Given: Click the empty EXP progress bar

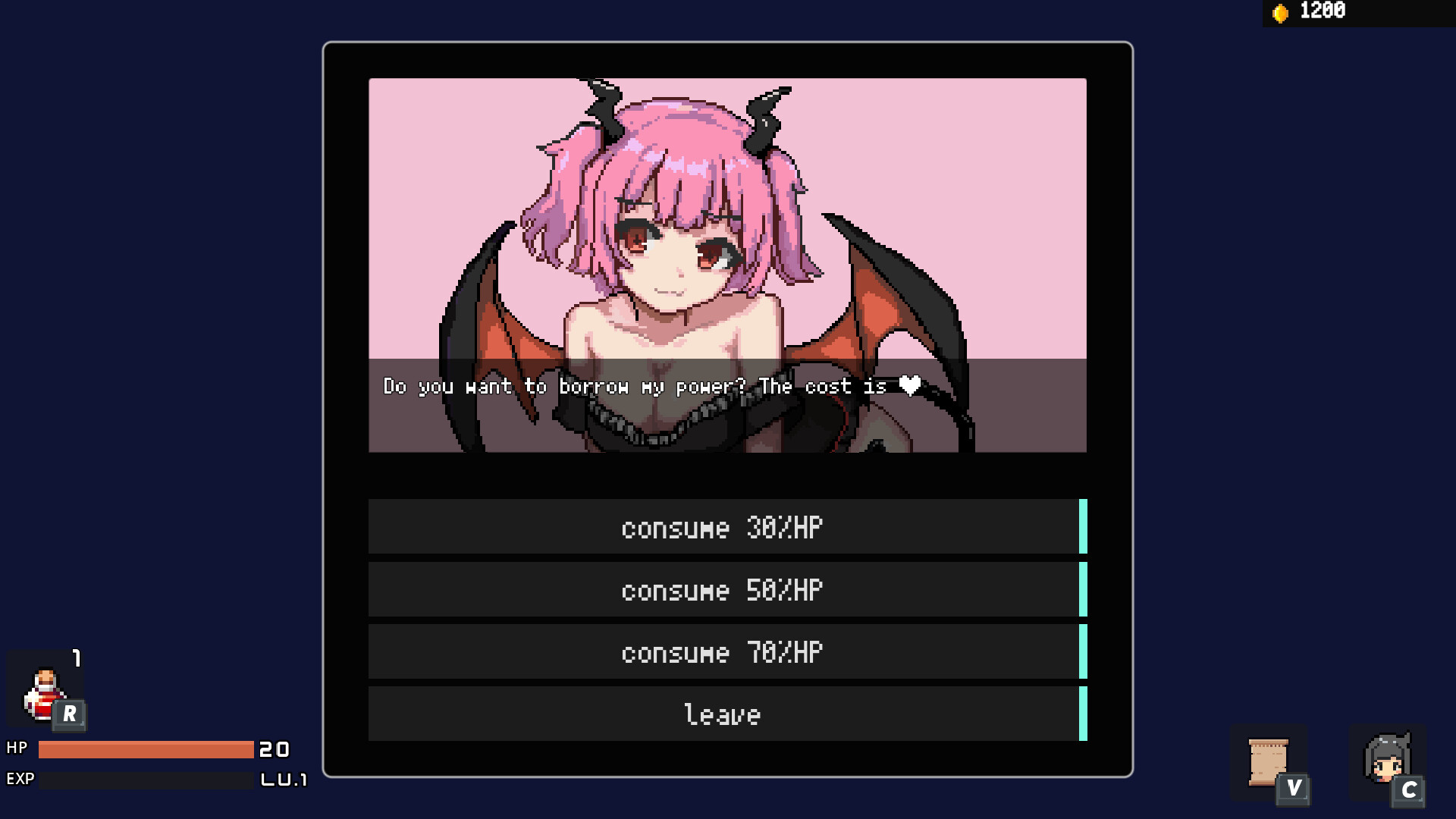Looking at the screenshot, I should (x=144, y=778).
